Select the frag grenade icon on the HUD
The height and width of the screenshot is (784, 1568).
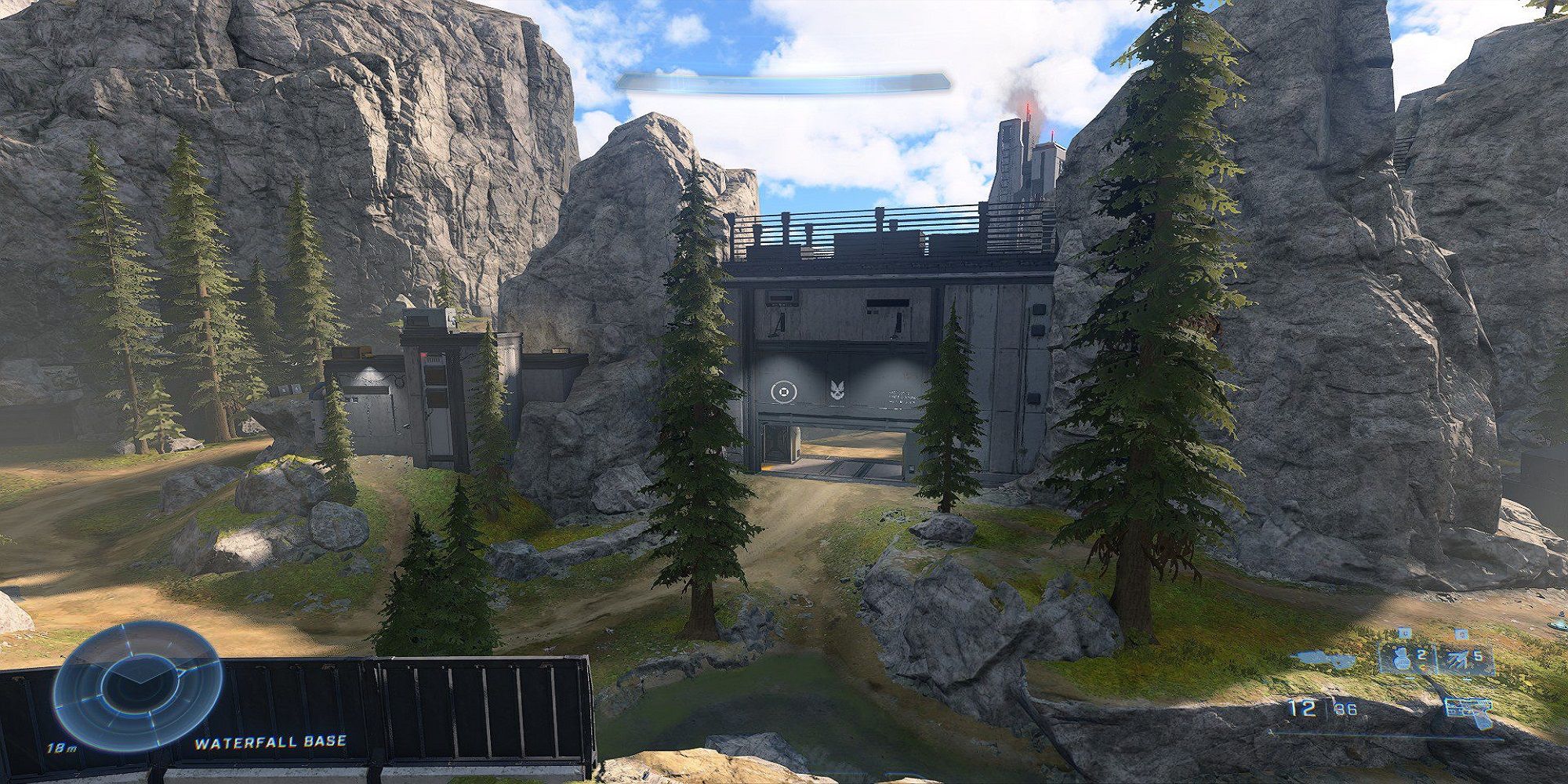click(x=1401, y=659)
